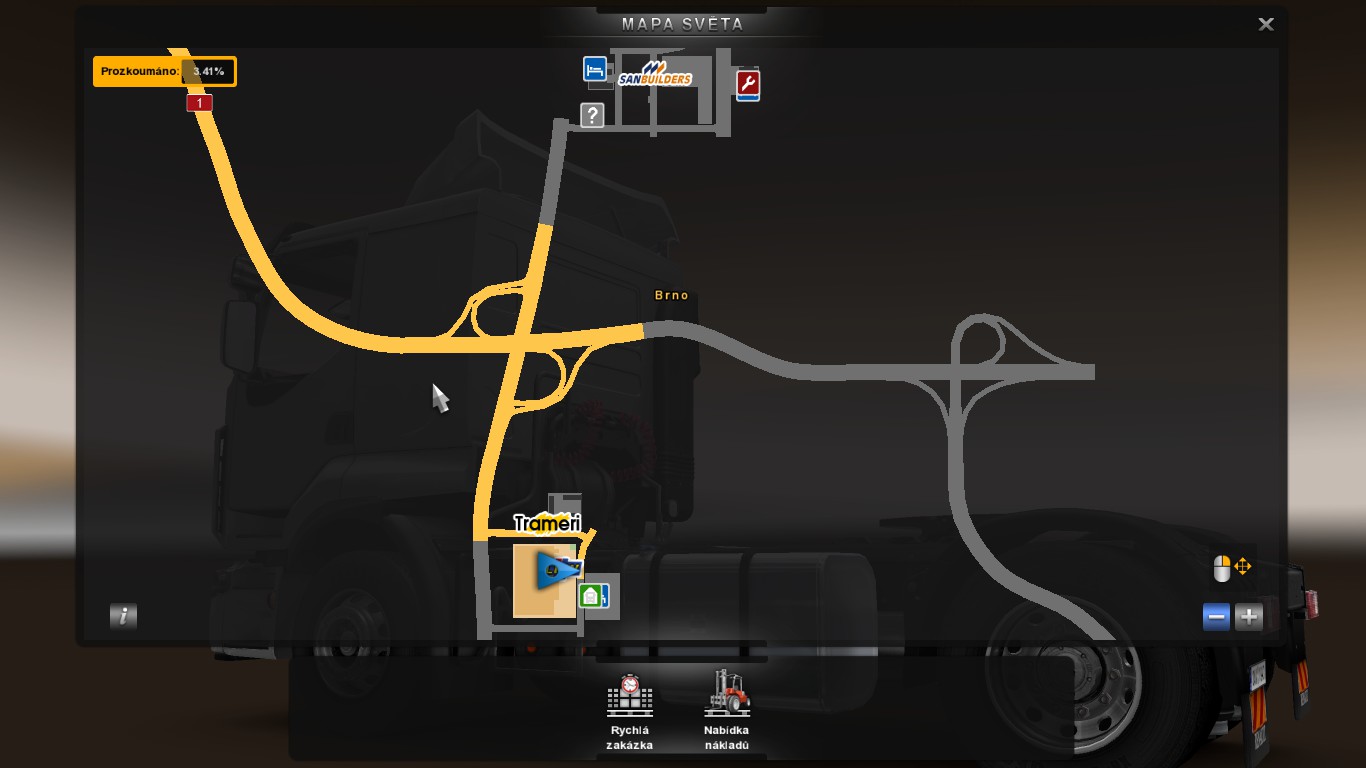Zoom in using the plus button
The height and width of the screenshot is (768, 1366).
point(1248,617)
